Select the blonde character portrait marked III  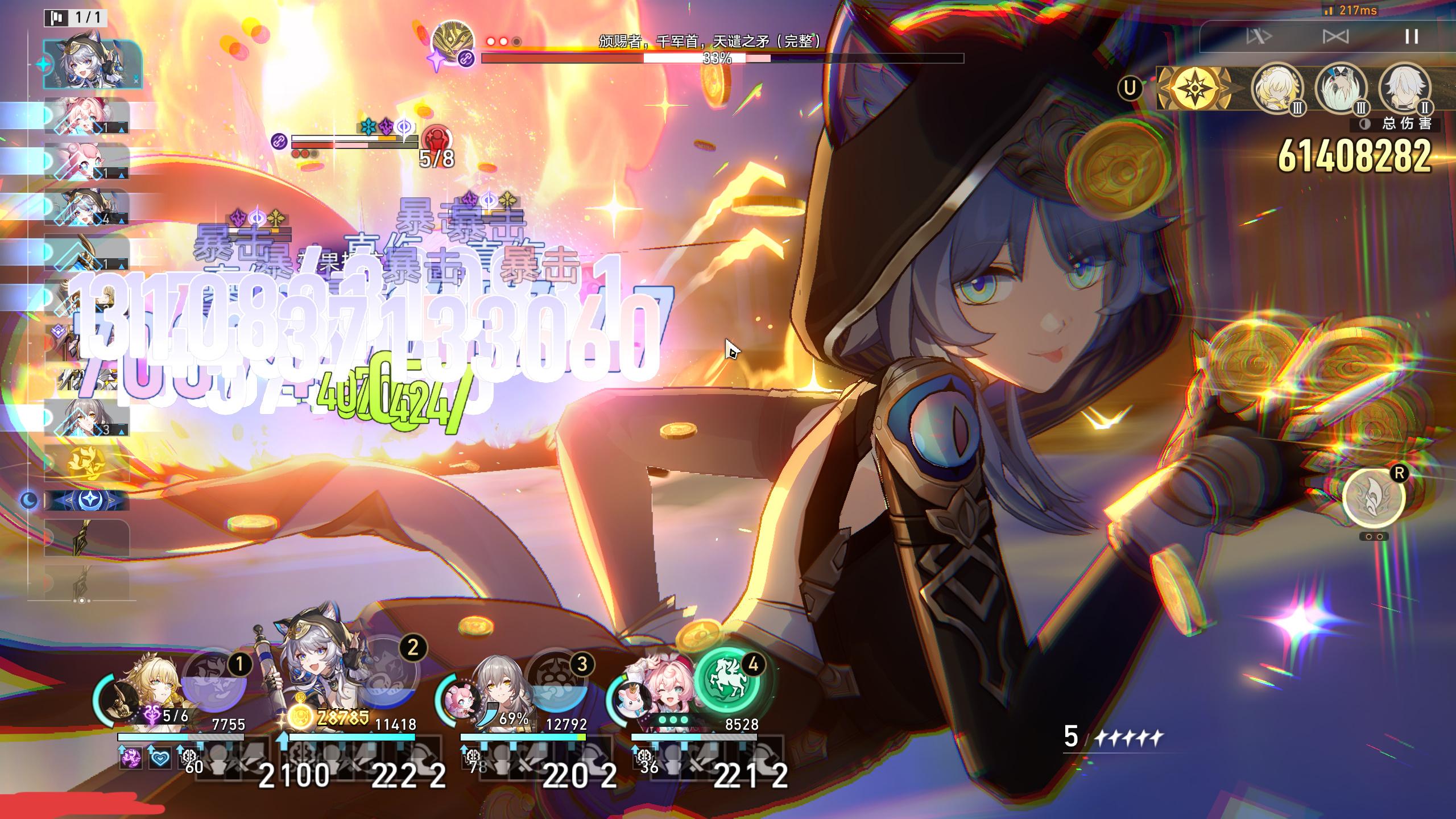pos(1277,89)
